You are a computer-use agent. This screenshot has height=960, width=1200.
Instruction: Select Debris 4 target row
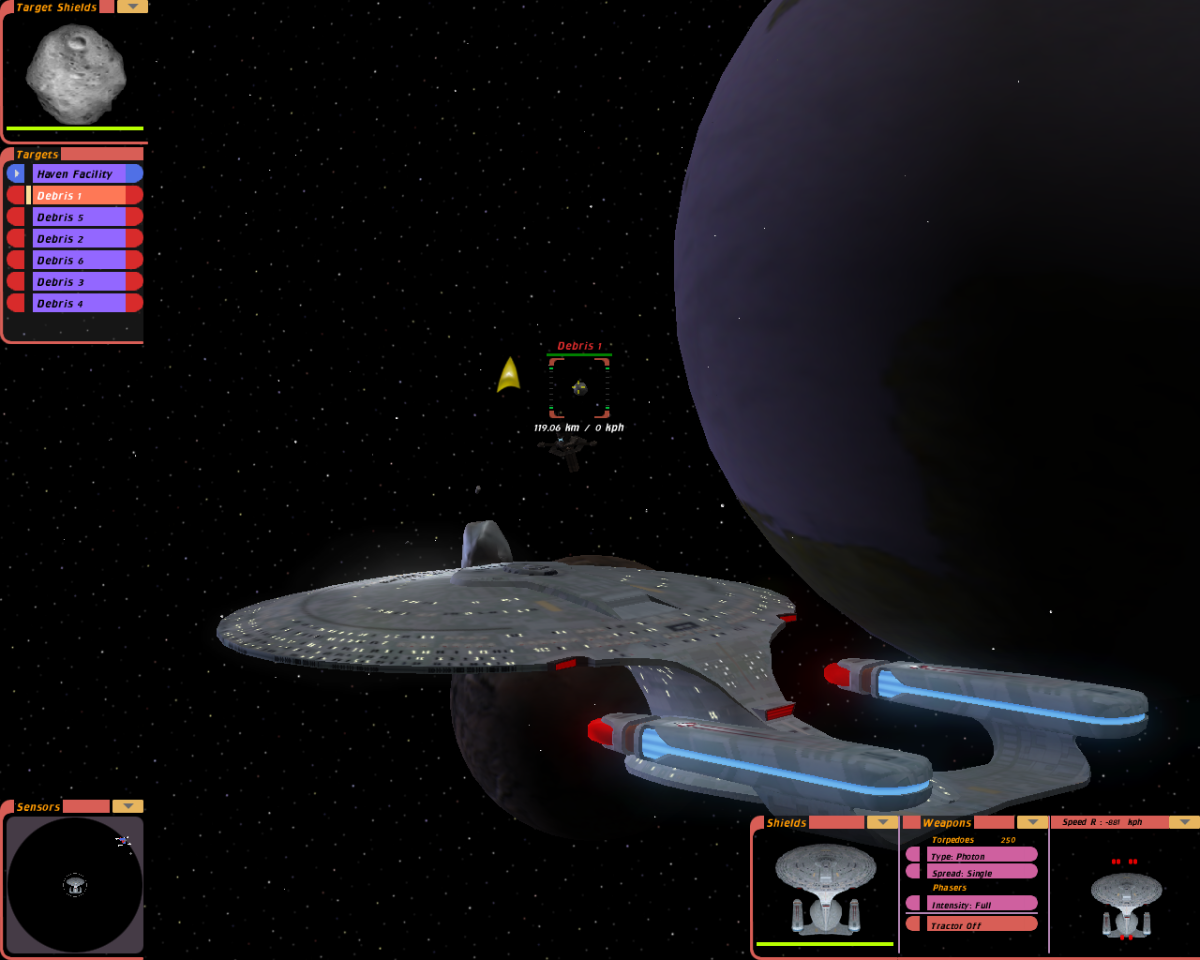(x=80, y=303)
